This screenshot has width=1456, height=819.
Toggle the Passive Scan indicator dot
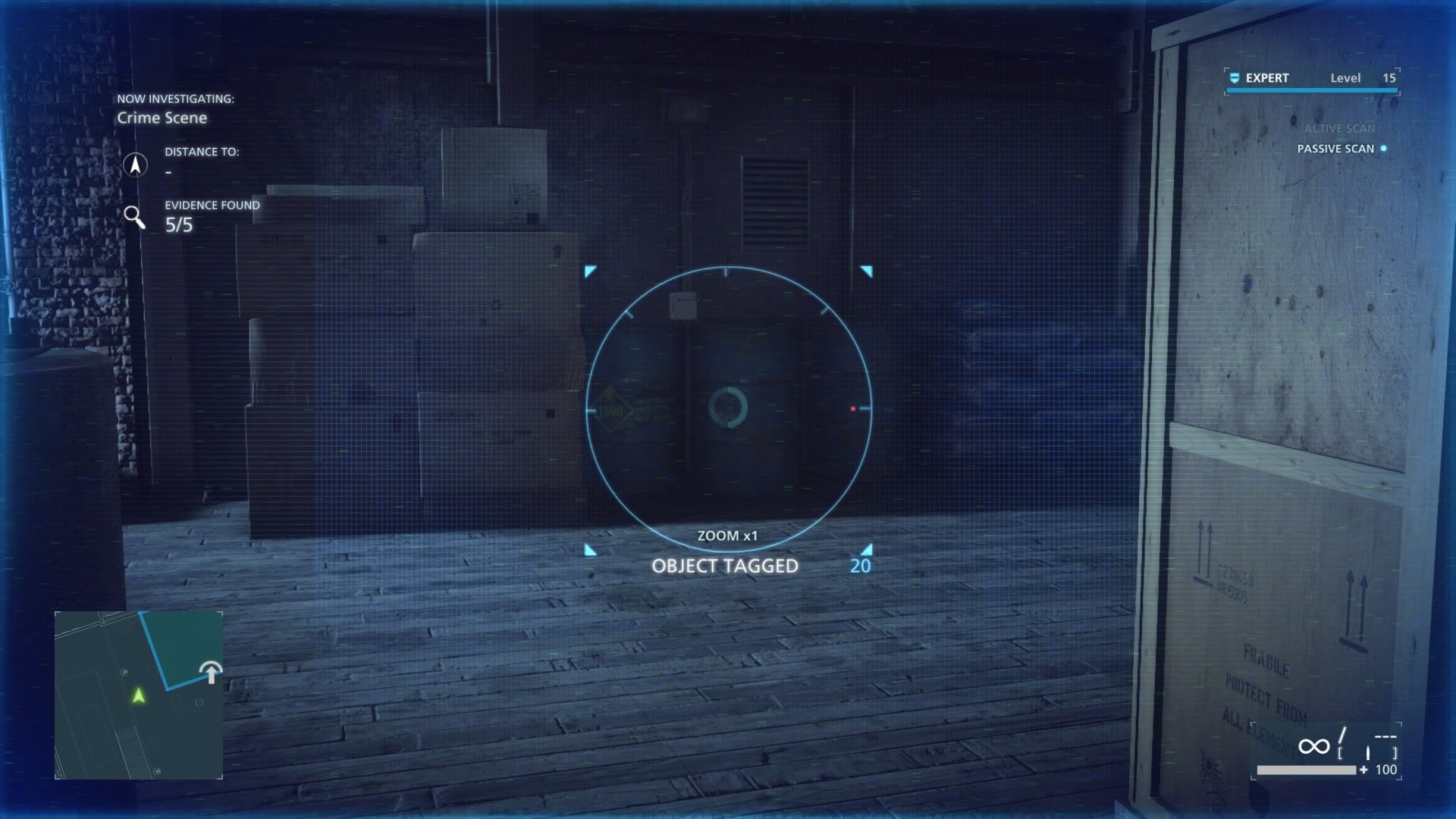pyautogui.click(x=1385, y=149)
